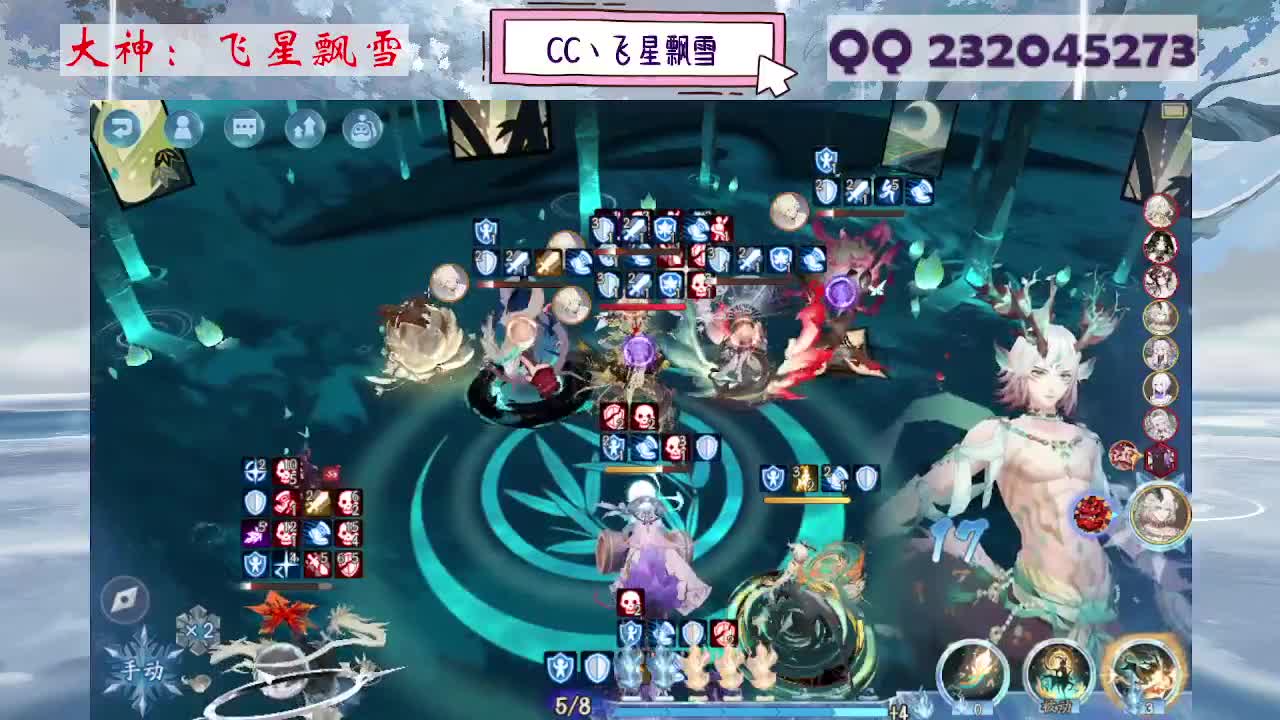The image size is (1280, 720).
Task: Tap the back arrow to exit battle
Action: (120, 127)
